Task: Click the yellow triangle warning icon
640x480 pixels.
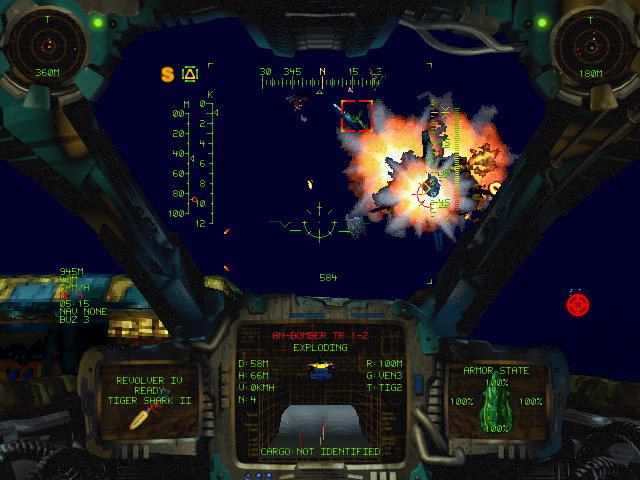Action: (x=190, y=73)
